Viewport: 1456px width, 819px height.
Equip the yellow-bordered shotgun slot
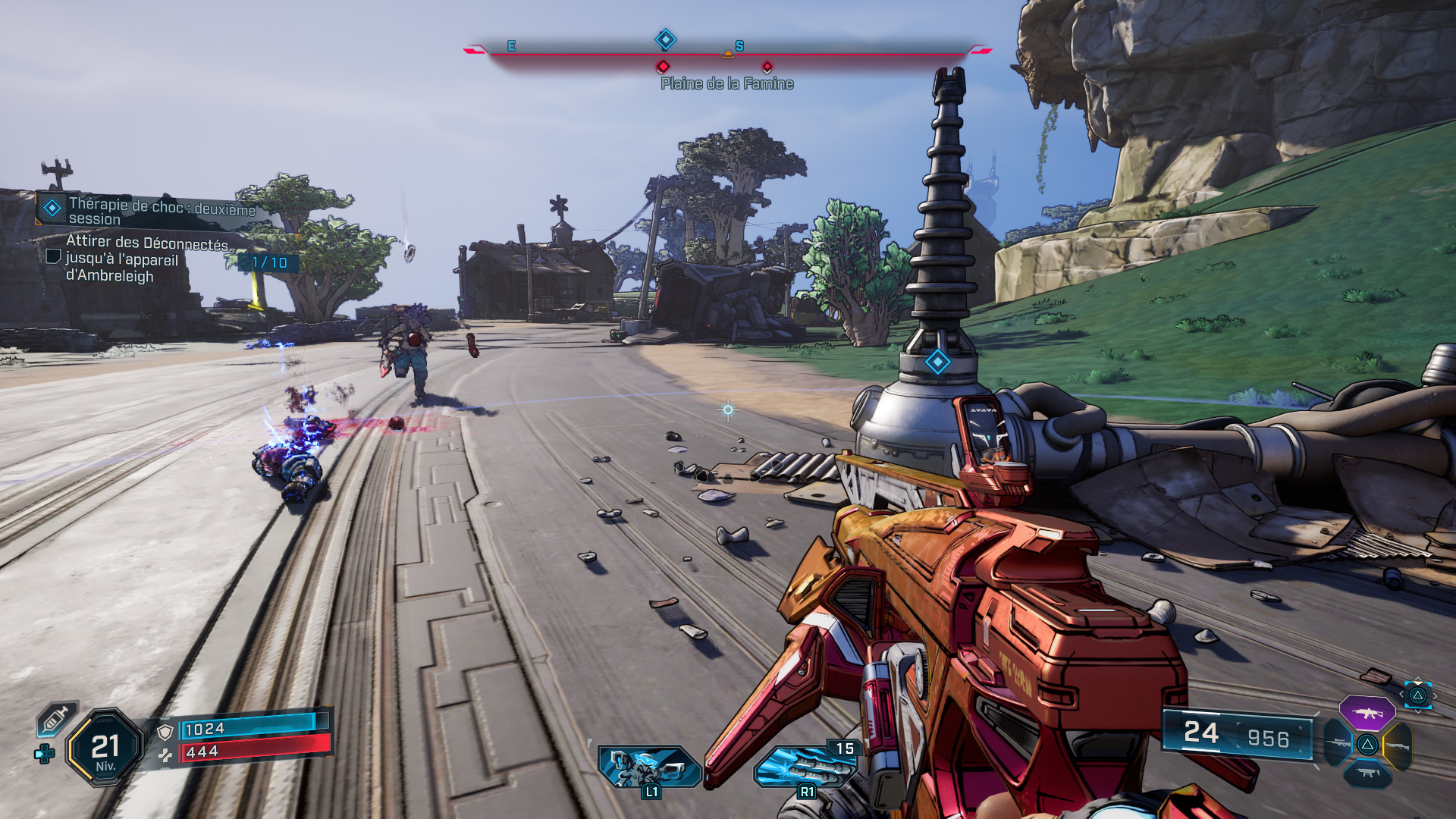(x=1398, y=746)
